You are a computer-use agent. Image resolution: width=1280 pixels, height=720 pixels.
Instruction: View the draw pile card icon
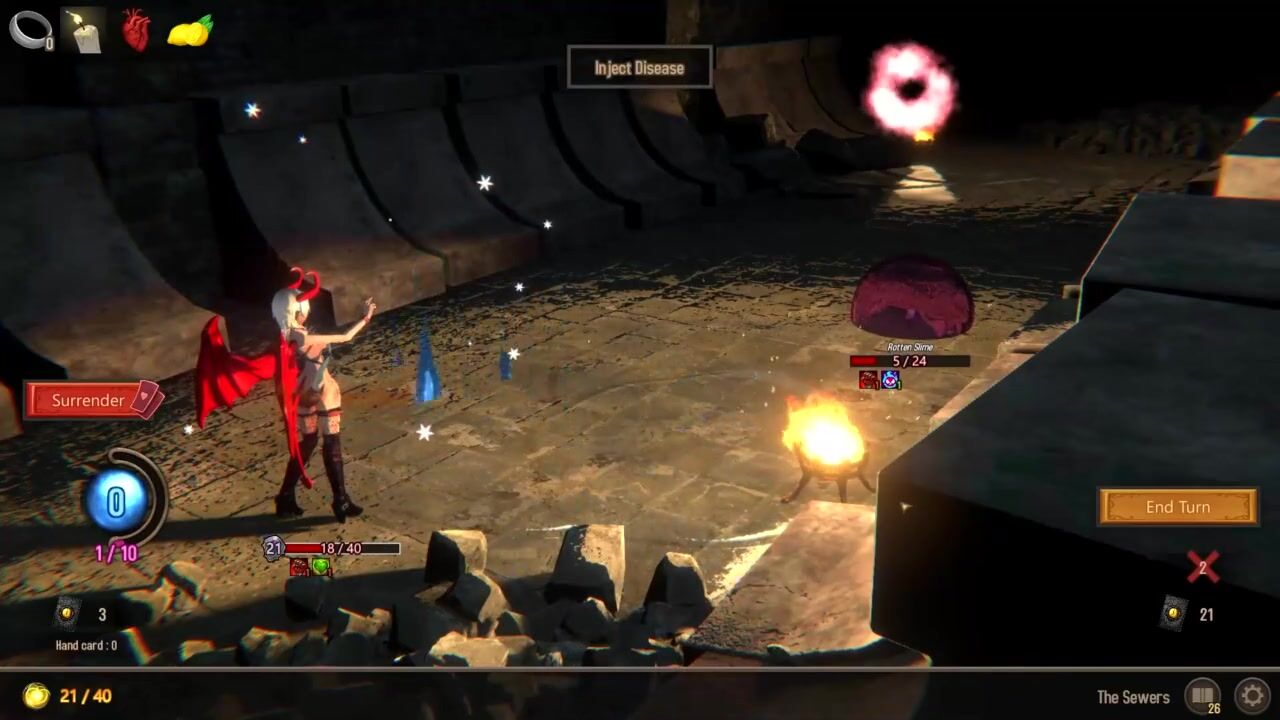[67, 613]
